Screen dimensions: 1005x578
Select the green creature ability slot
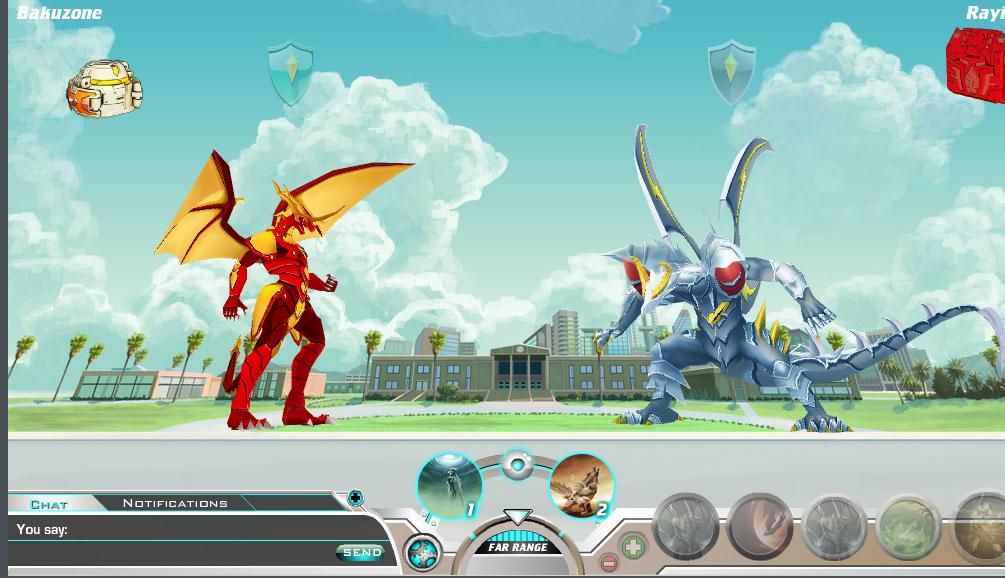tap(908, 527)
